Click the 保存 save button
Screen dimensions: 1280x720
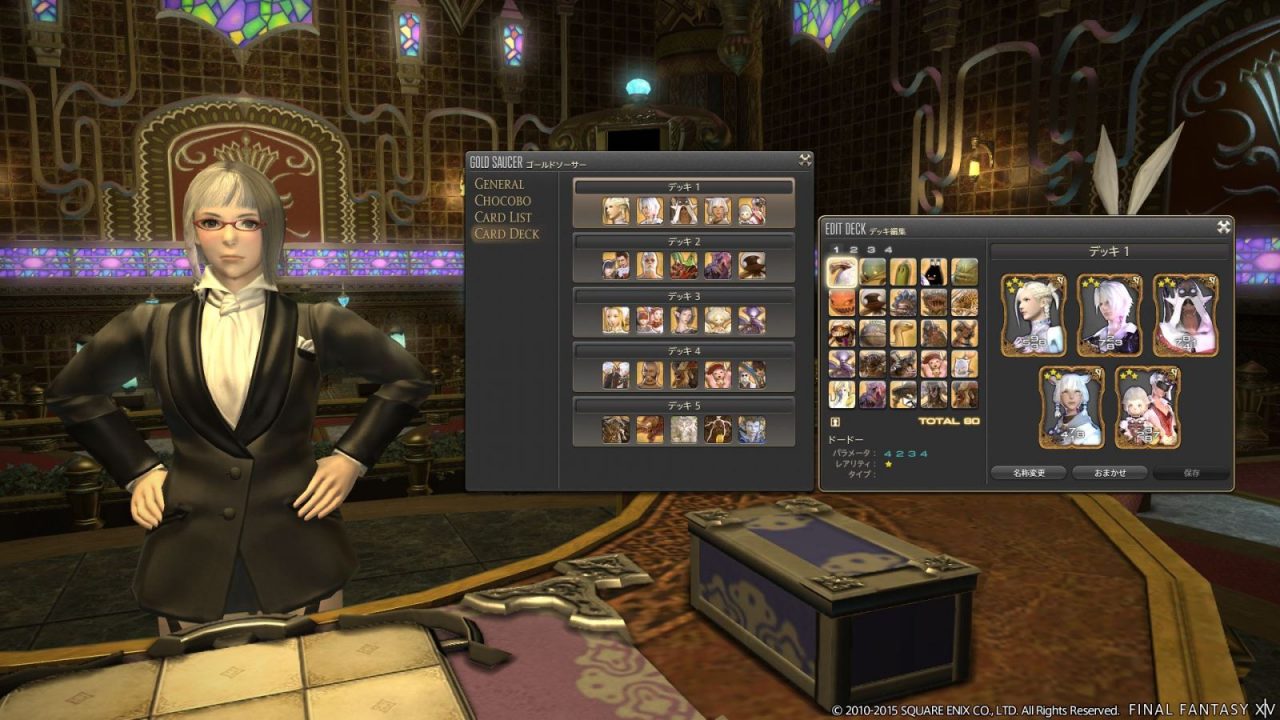point(1190,473)
